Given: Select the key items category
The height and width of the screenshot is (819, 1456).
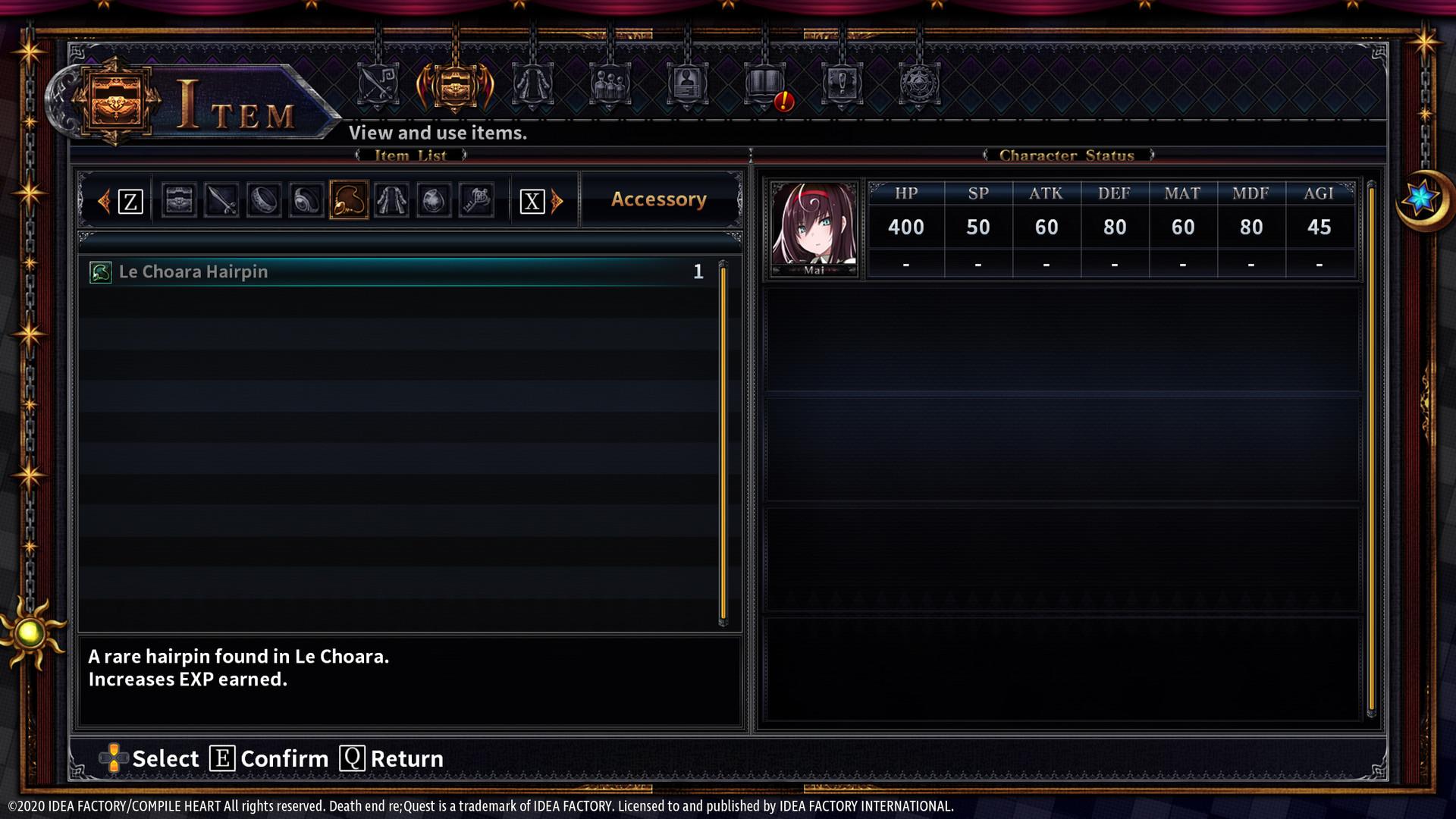Looking at the screenshot, I should (475, 199).
